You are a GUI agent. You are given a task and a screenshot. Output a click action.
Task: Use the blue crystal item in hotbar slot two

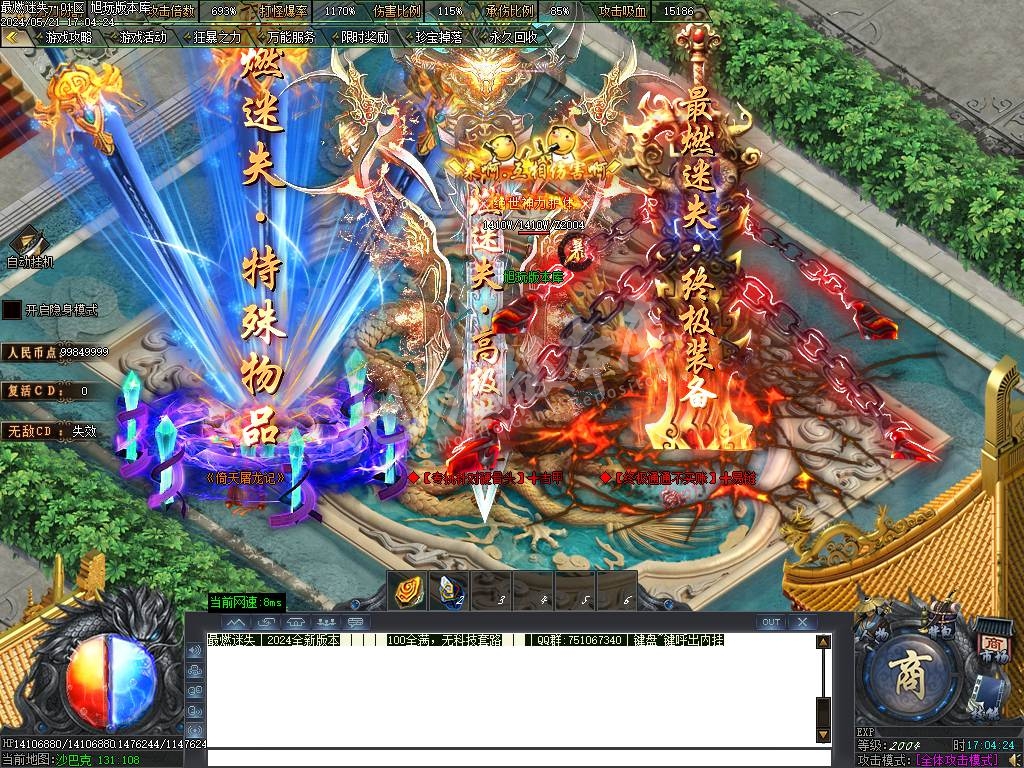point(450,590)
